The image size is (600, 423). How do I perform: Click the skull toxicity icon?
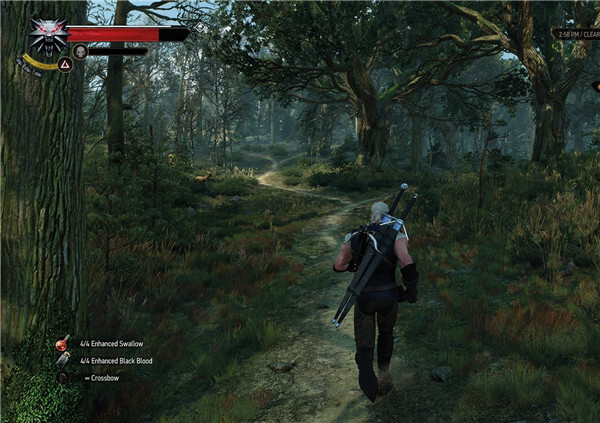80,51
